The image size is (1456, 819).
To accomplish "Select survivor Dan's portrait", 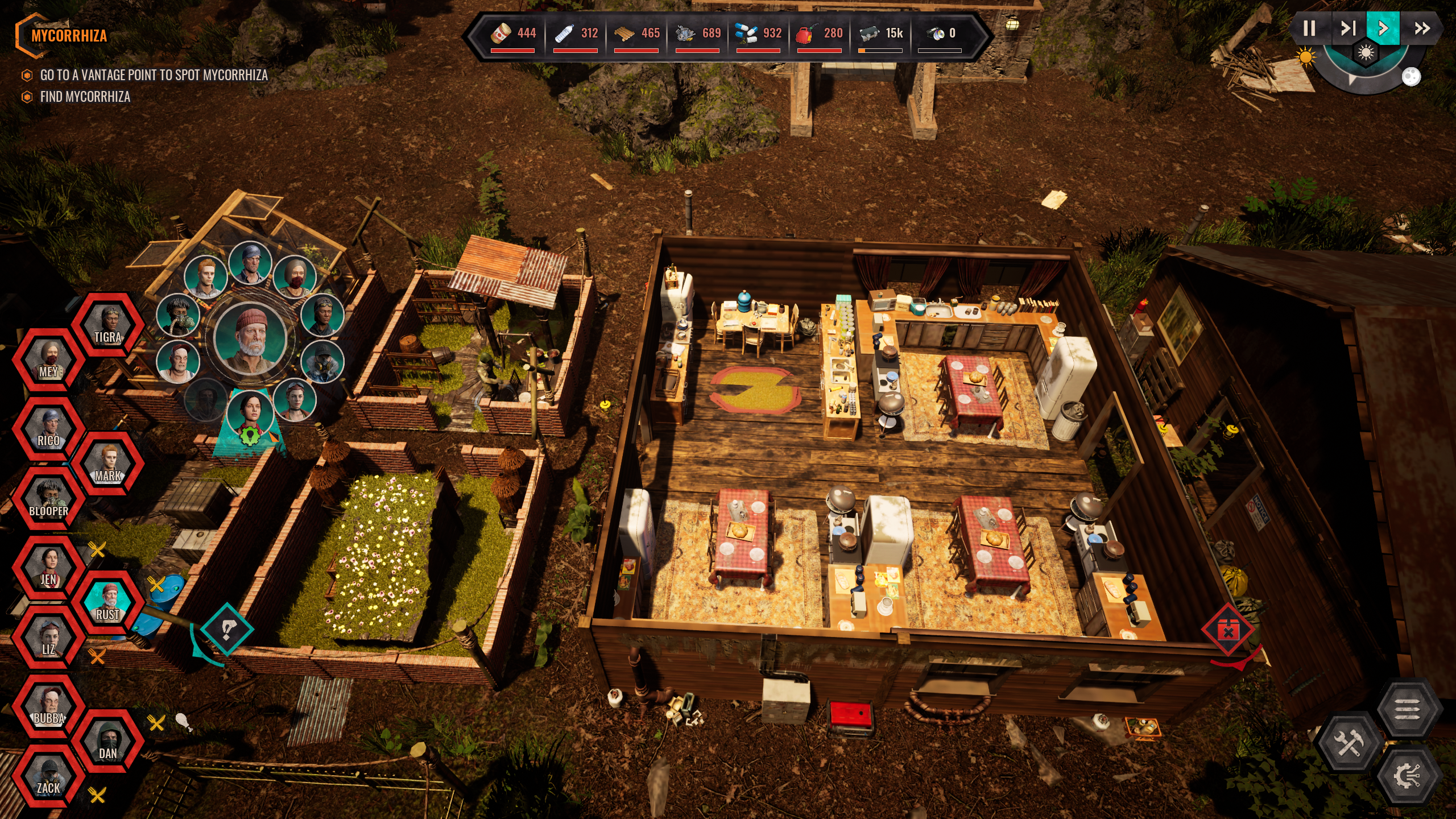I will [x=108, y=742].
